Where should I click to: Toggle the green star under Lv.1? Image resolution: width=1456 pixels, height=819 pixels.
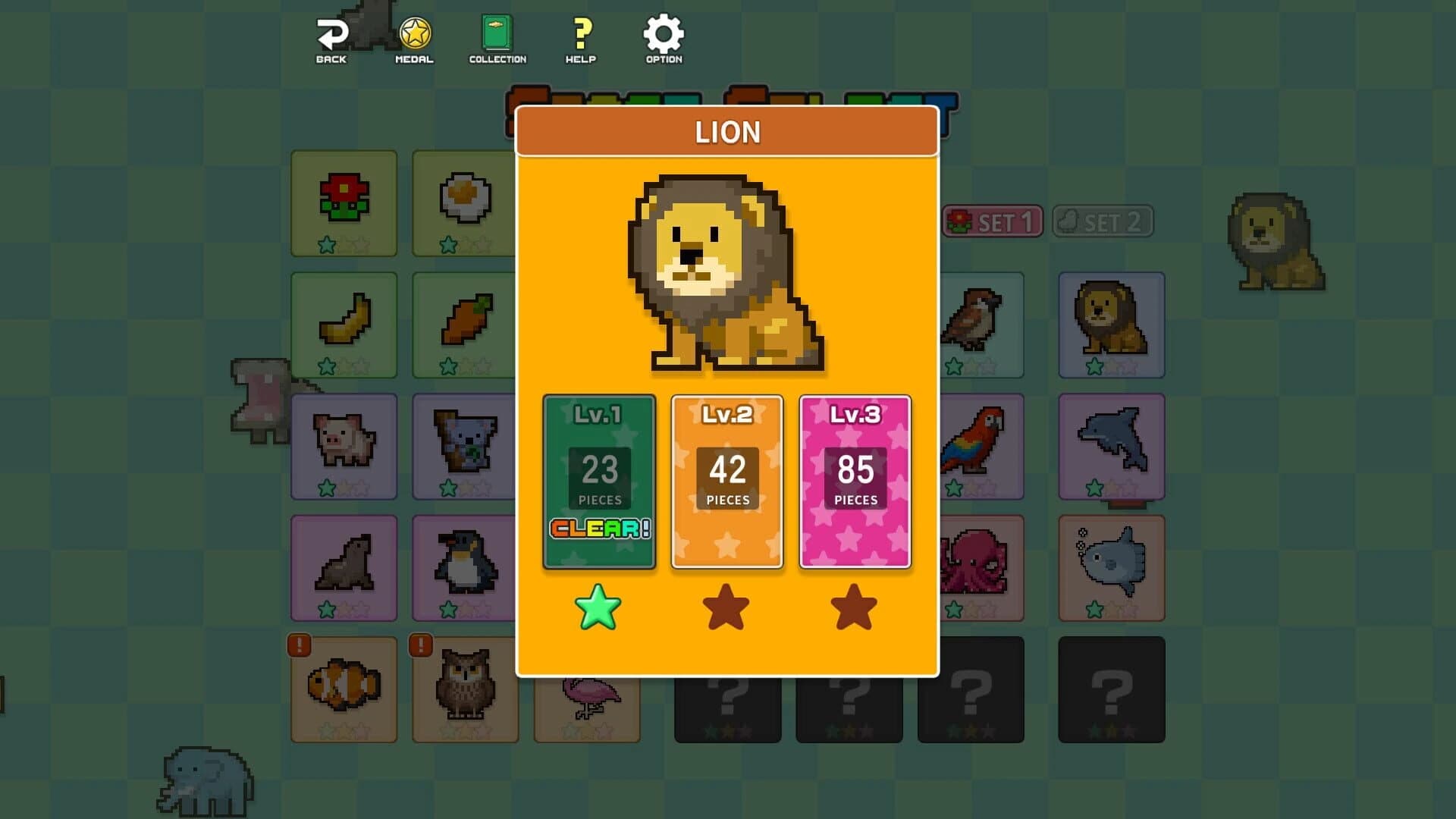(x=598, y=607)
